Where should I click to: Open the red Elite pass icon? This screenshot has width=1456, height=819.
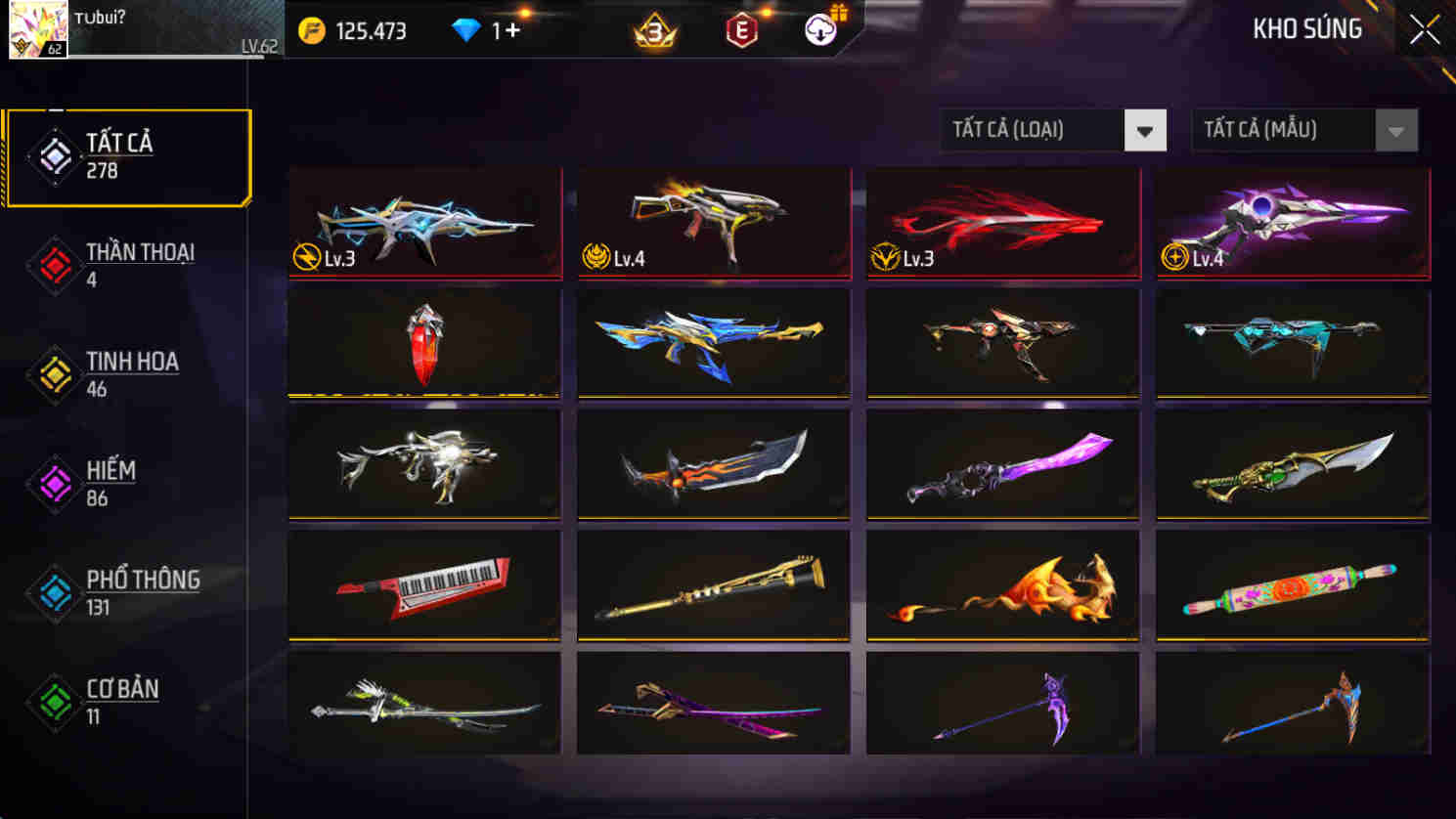coord(740,29)
